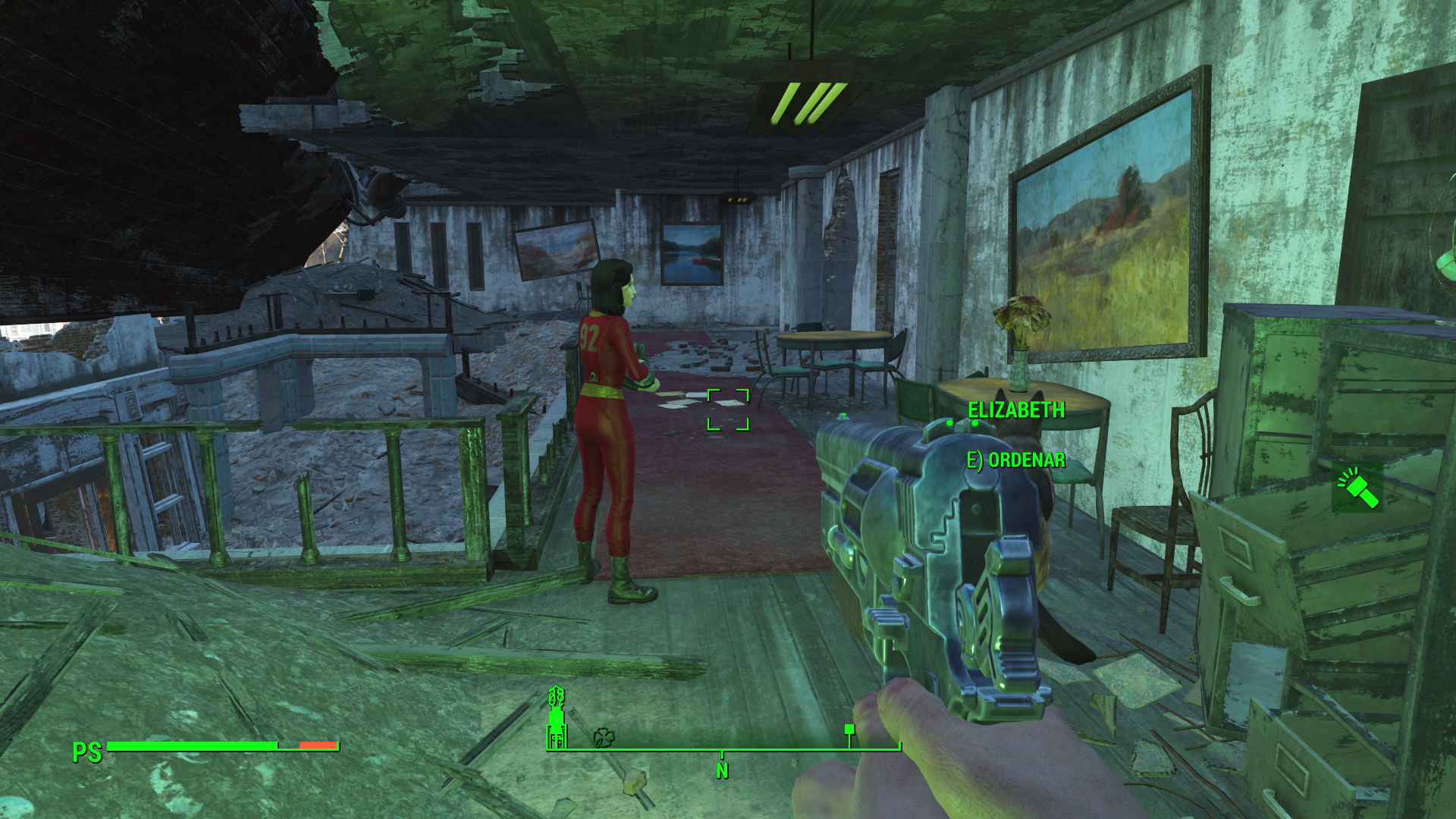Click the four-leaf clover compass marker
This screenshot has width=1456, height=819.
[x=604, y=737]
